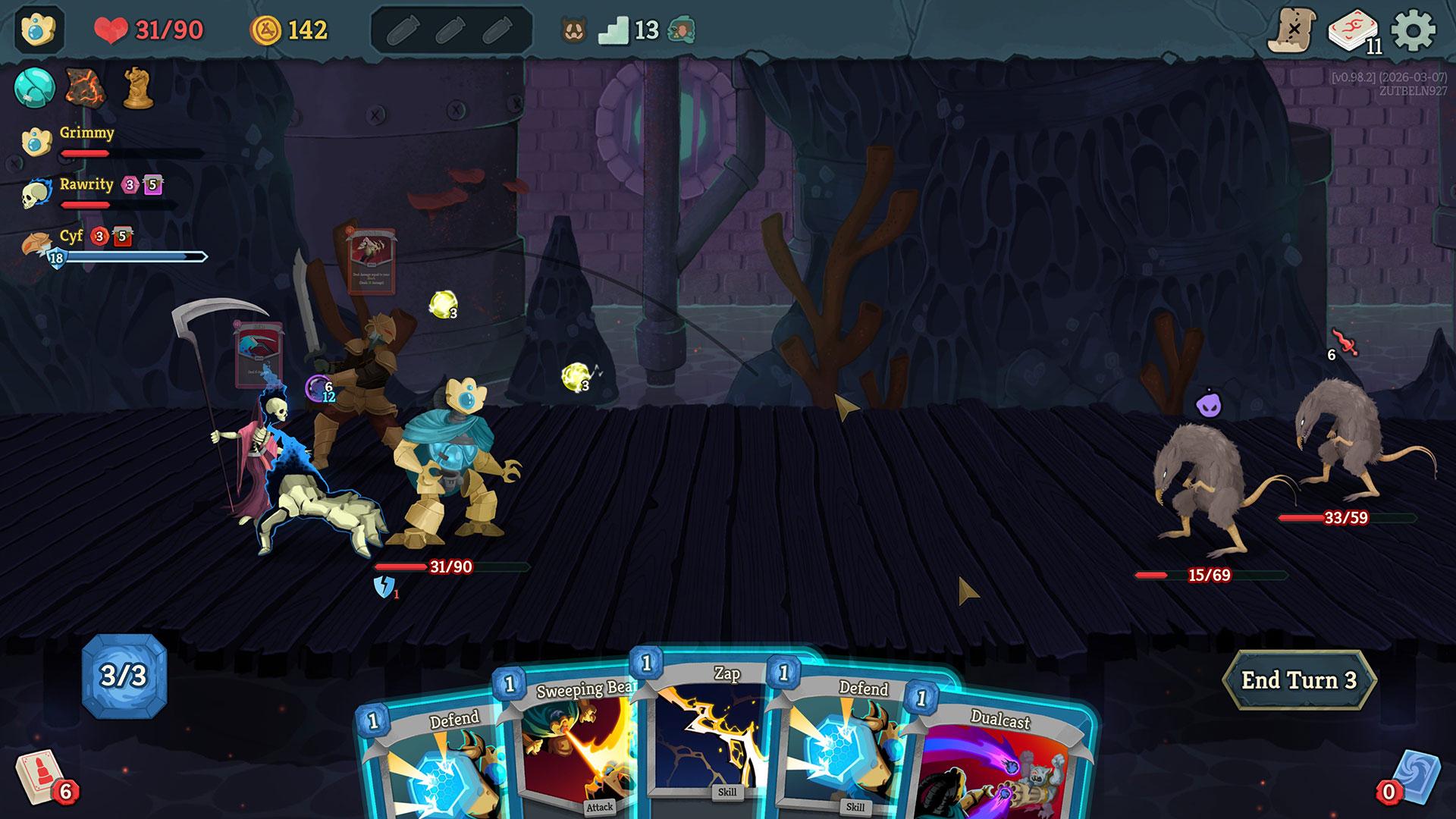Open the map scroll
This screenshot has width=1456, height=819.
pyautogui.click(x=1293, y=31)
